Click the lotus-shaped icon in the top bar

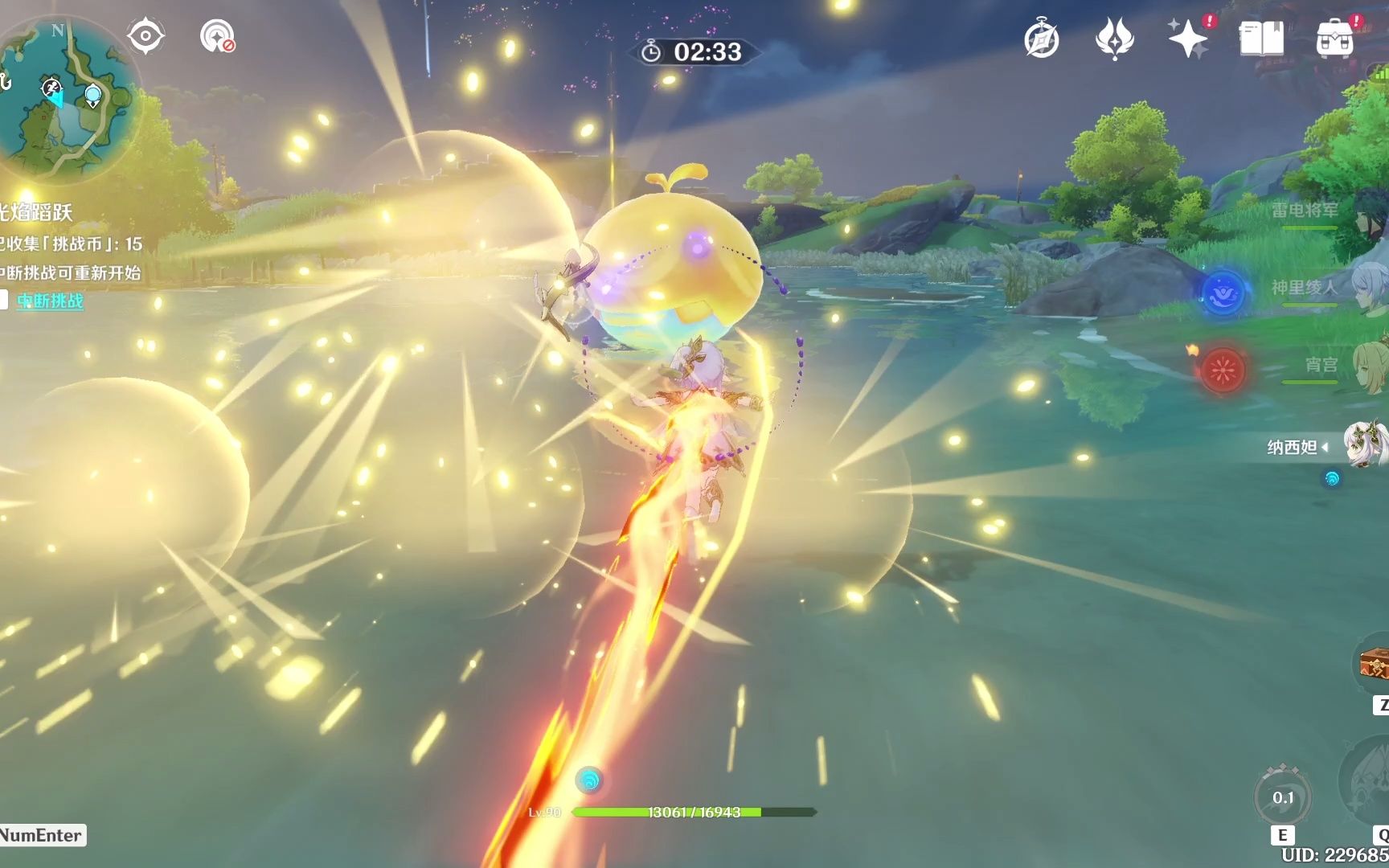tap(1114, 39)
